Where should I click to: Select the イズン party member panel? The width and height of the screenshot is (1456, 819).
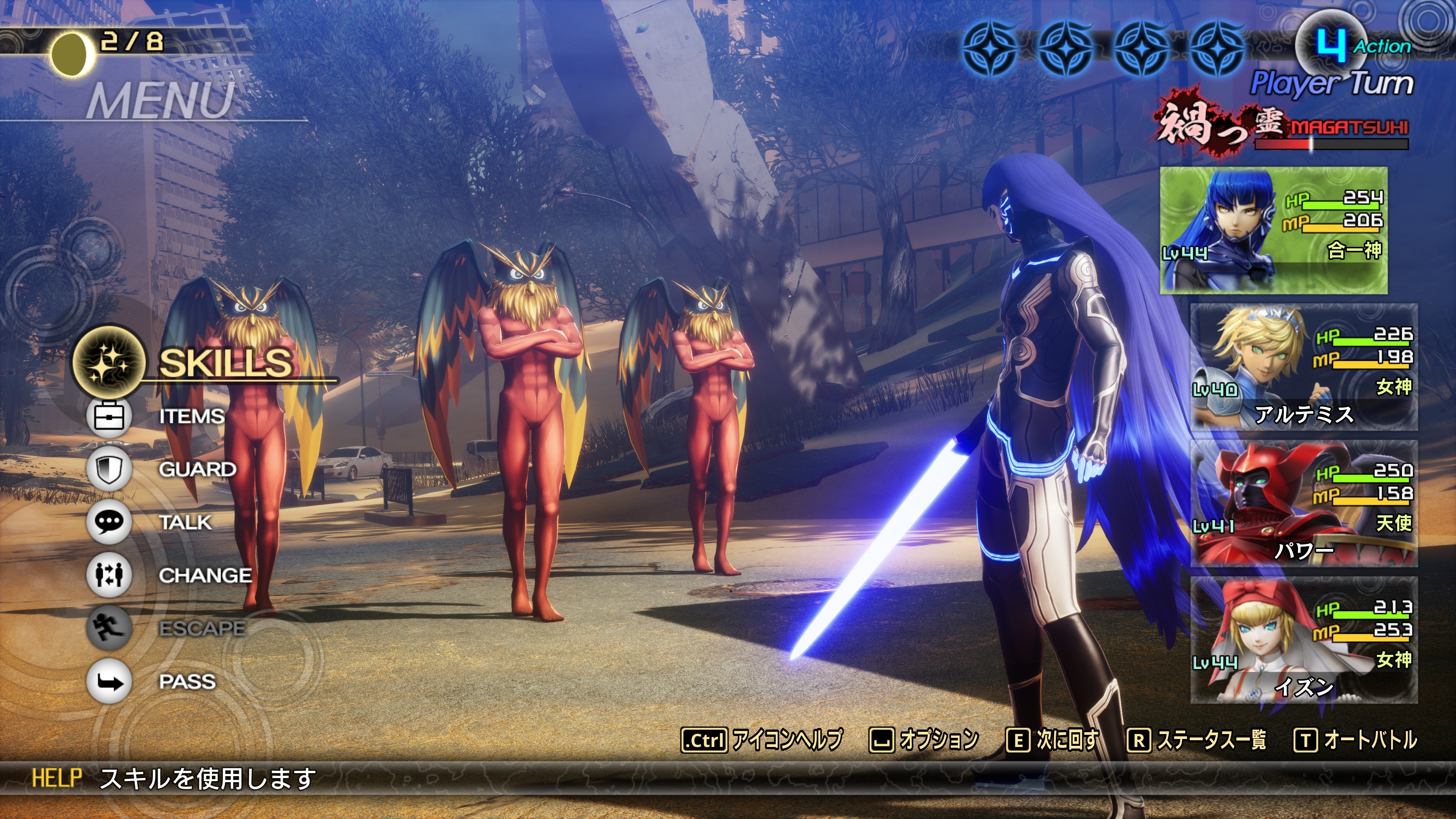coord(1304,640)
